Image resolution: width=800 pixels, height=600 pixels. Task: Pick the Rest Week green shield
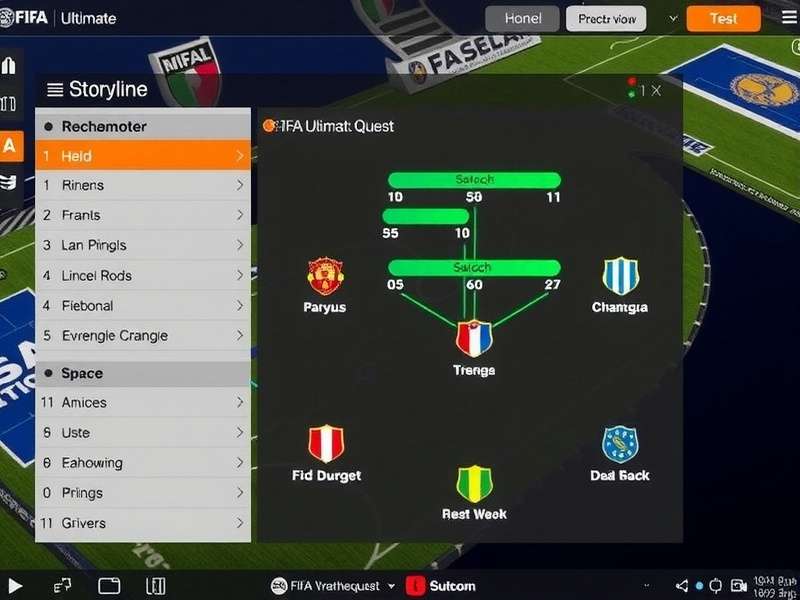pos(474,484)
